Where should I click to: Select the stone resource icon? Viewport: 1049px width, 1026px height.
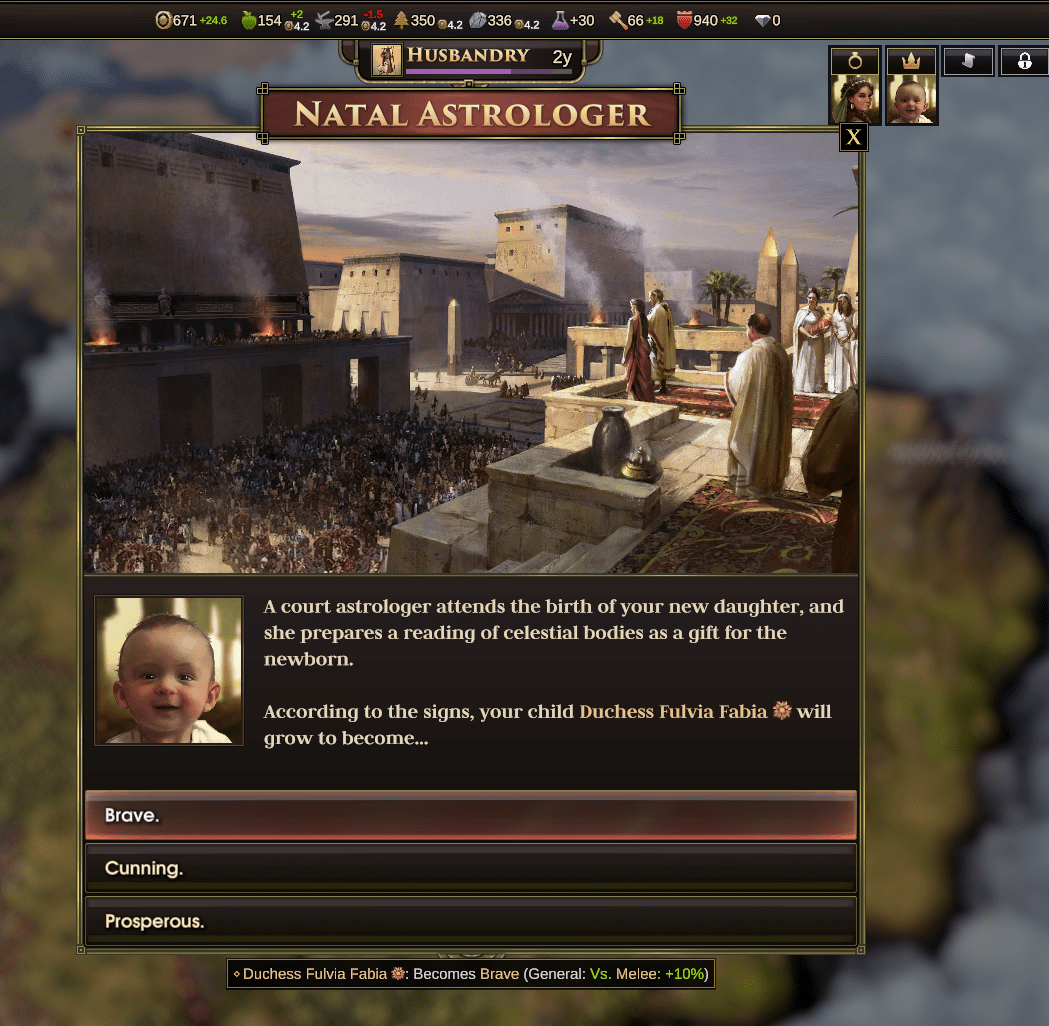(477, 20)
